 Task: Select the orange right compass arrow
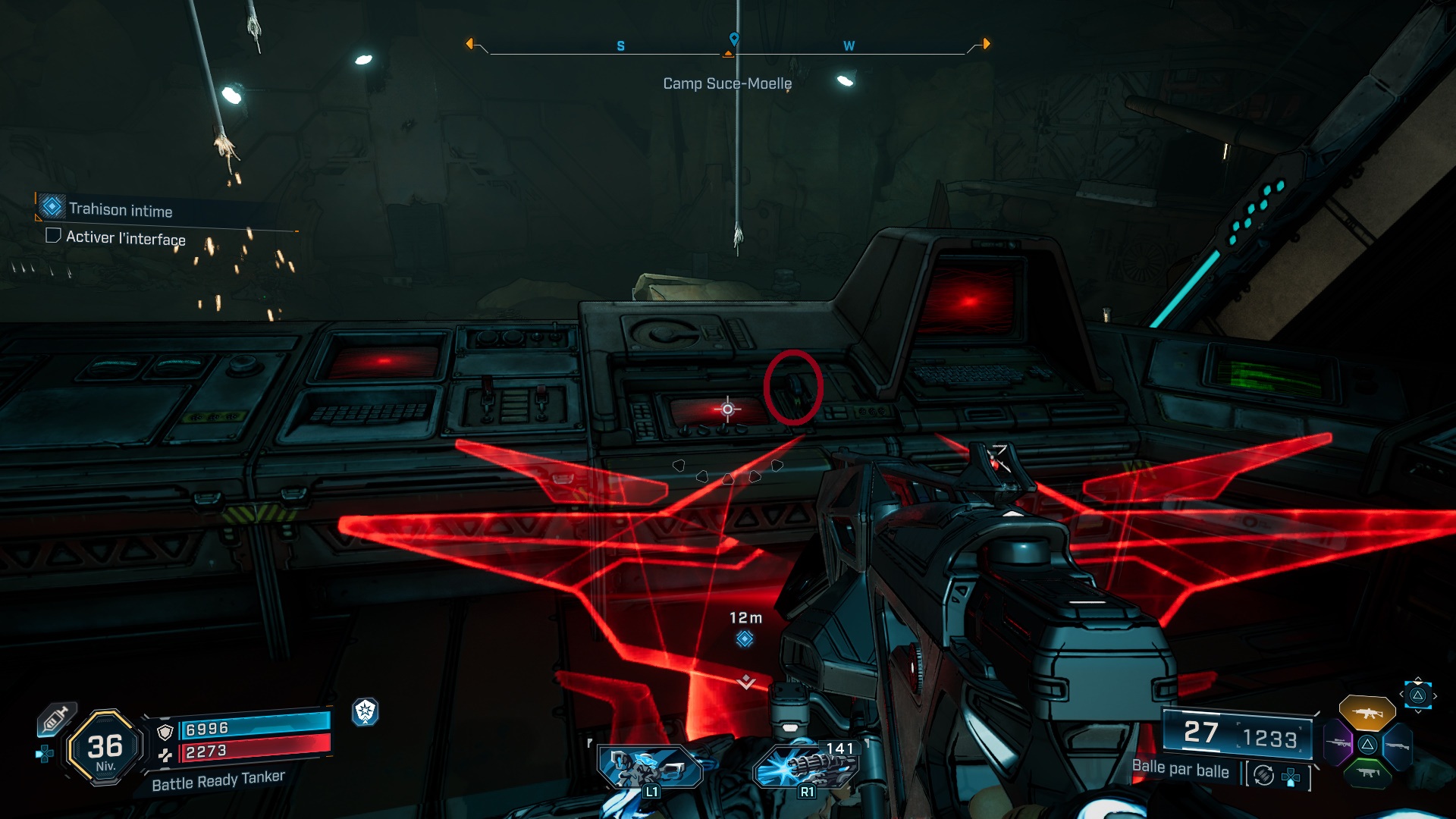(986, 44)
